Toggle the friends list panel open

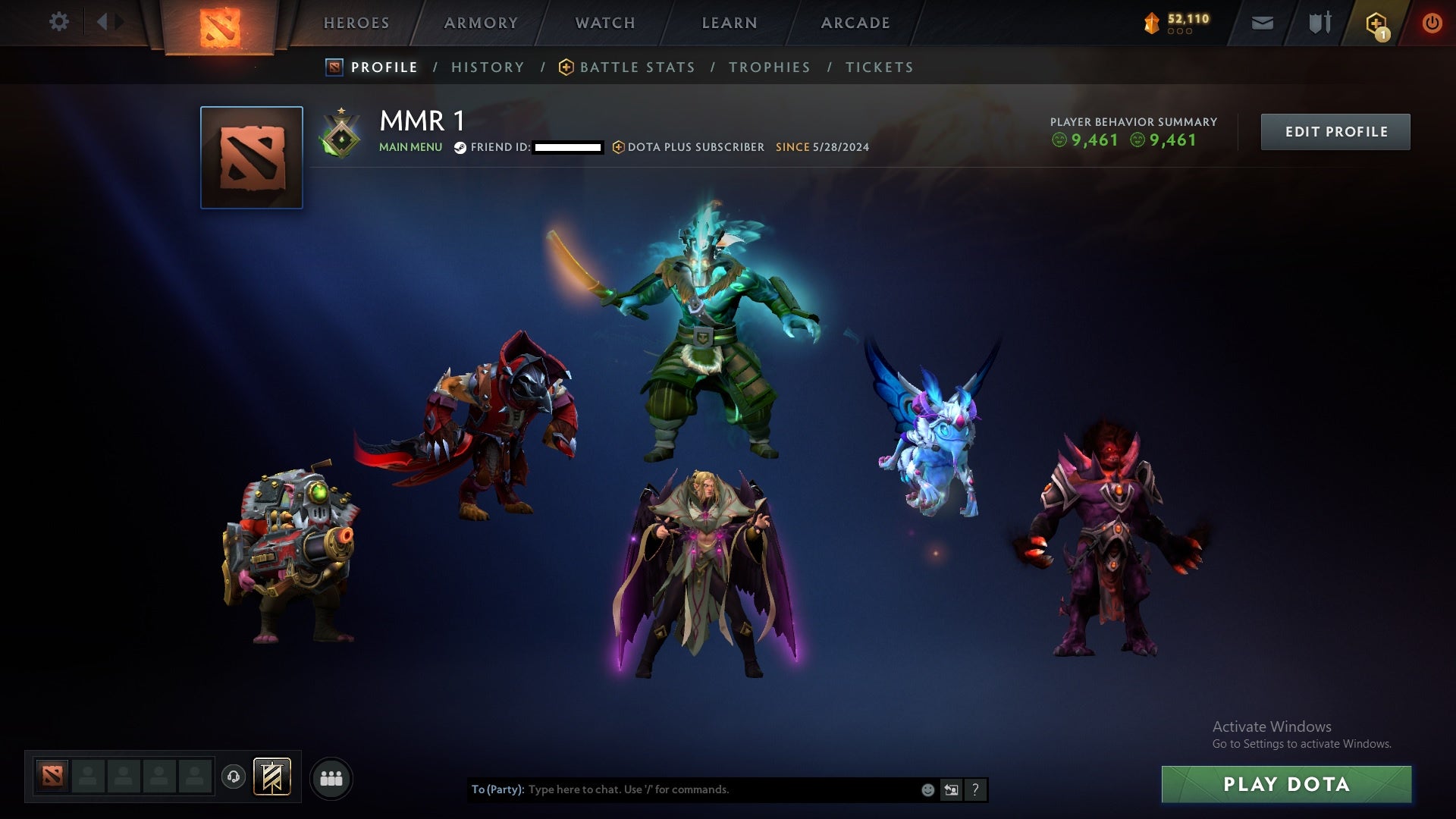click(x=331, y=777)
